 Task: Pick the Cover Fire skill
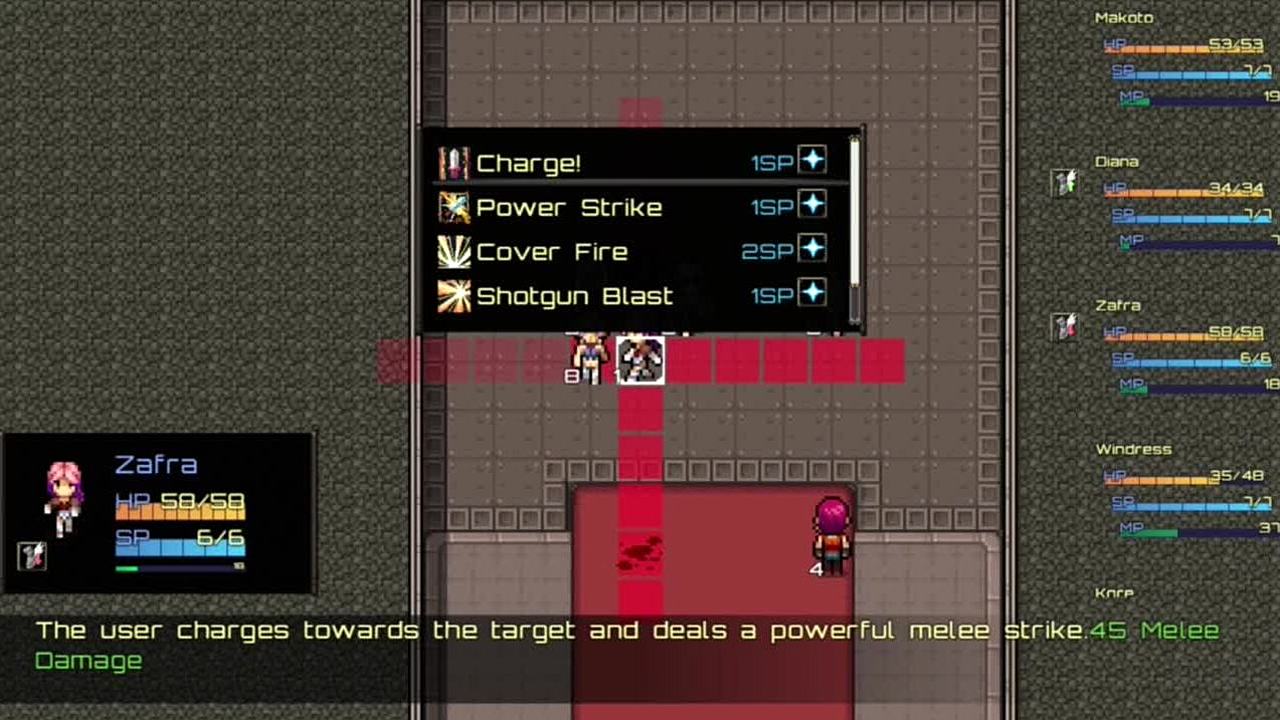[x=551, y=252]
